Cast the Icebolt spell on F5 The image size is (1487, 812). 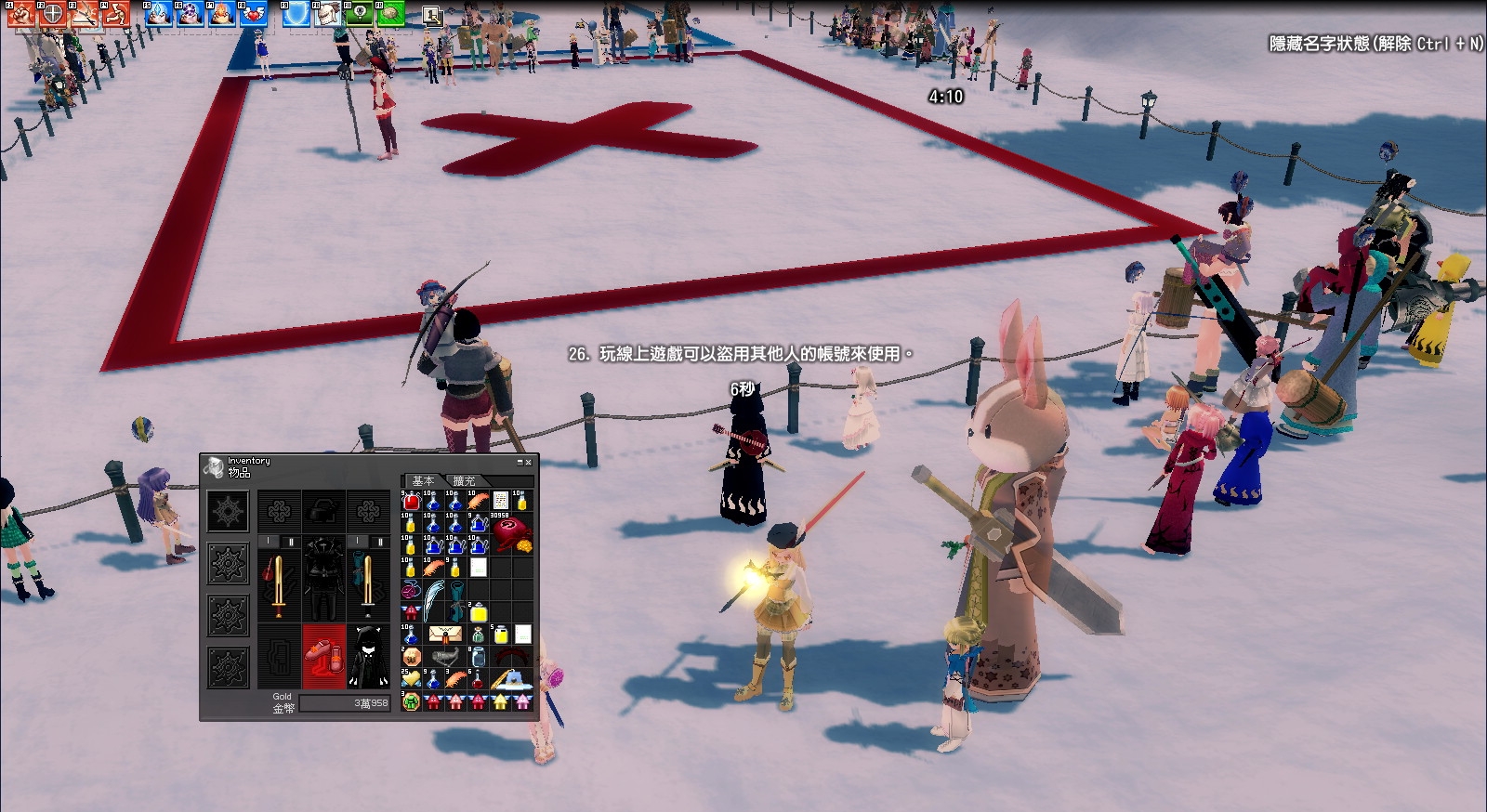(x=160, y=14)
